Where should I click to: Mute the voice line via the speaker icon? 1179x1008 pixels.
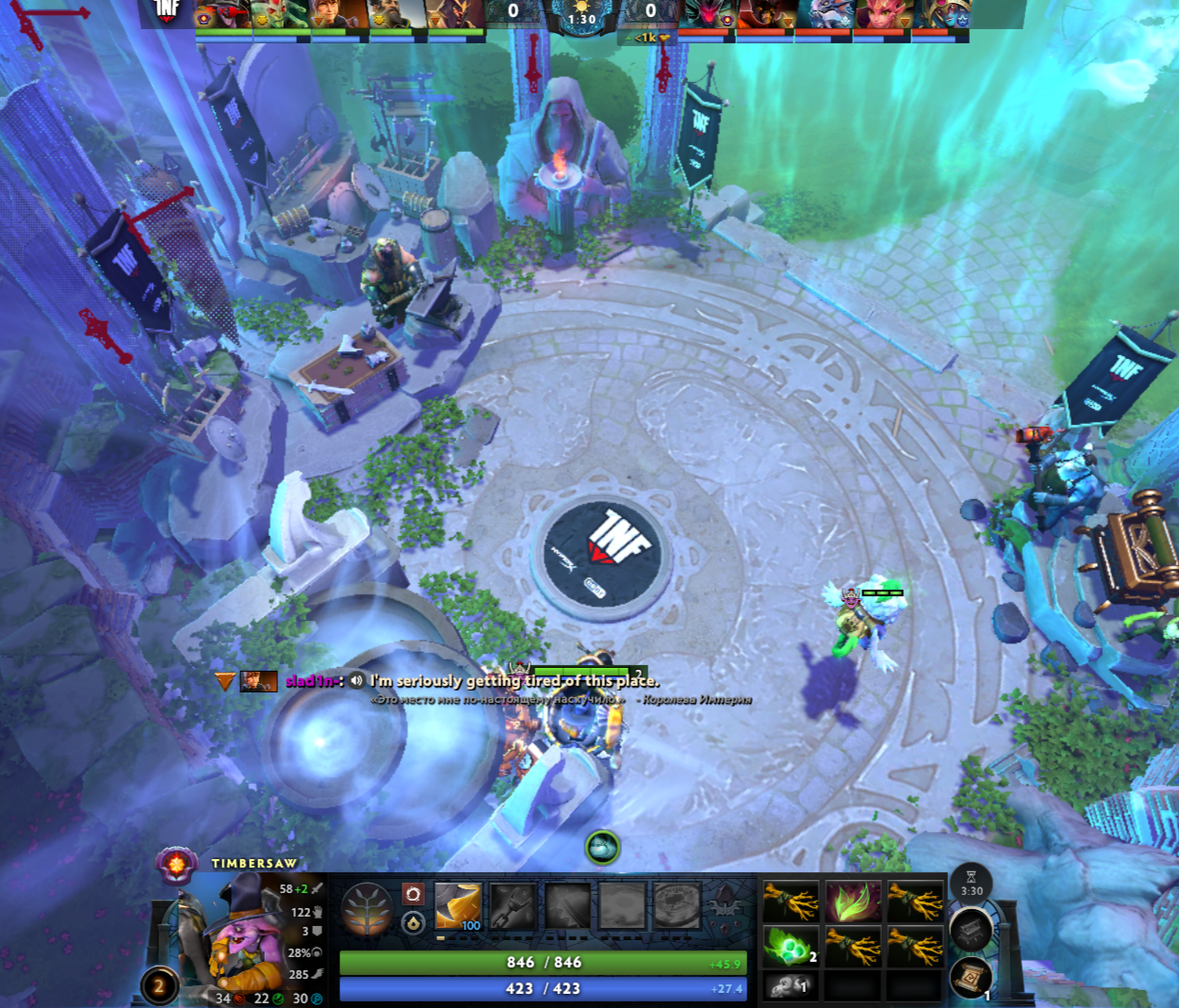pyautogui.click(x=356, y=680)
